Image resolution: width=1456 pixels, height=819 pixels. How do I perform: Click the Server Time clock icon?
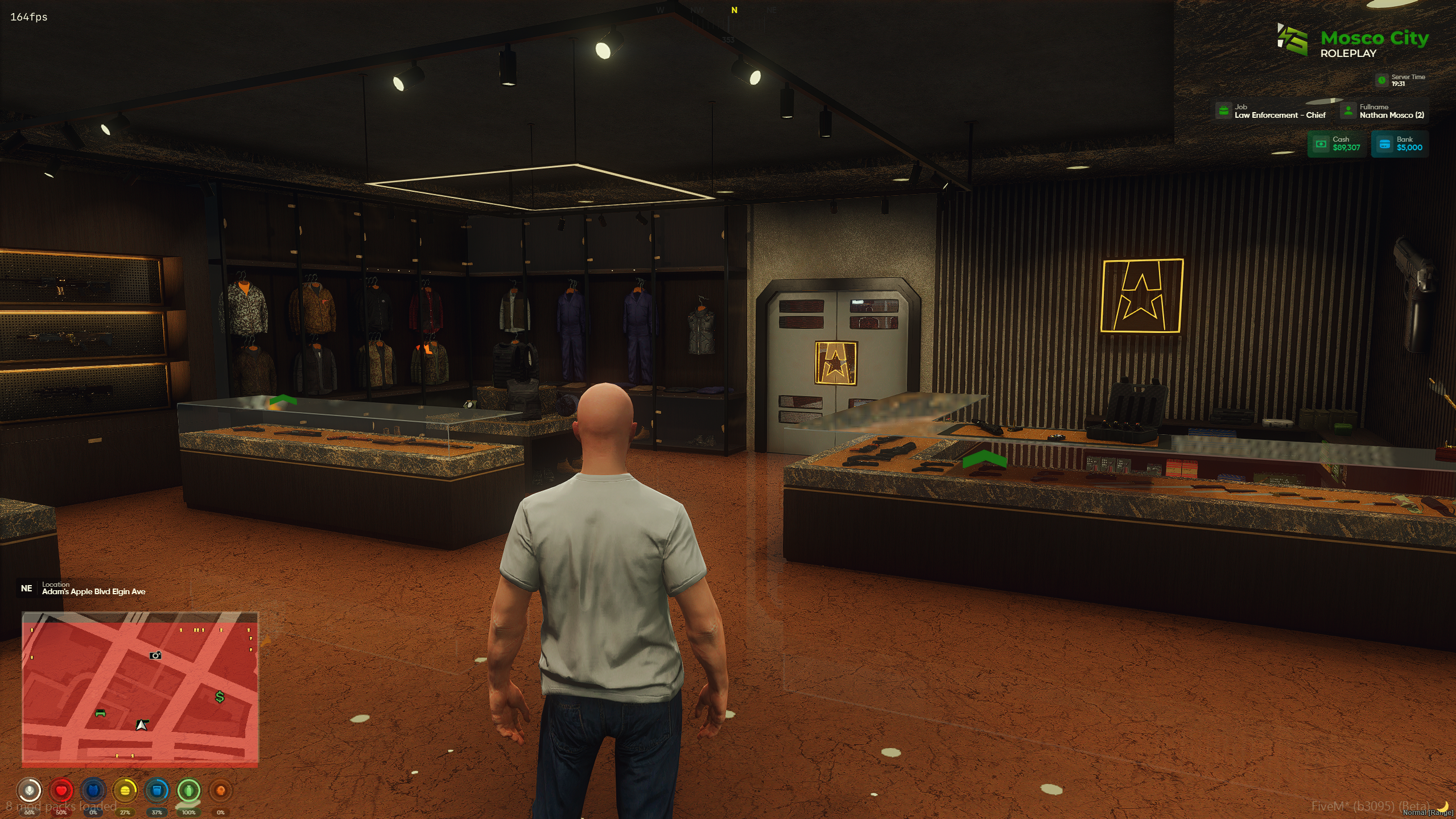point(1381,80)
